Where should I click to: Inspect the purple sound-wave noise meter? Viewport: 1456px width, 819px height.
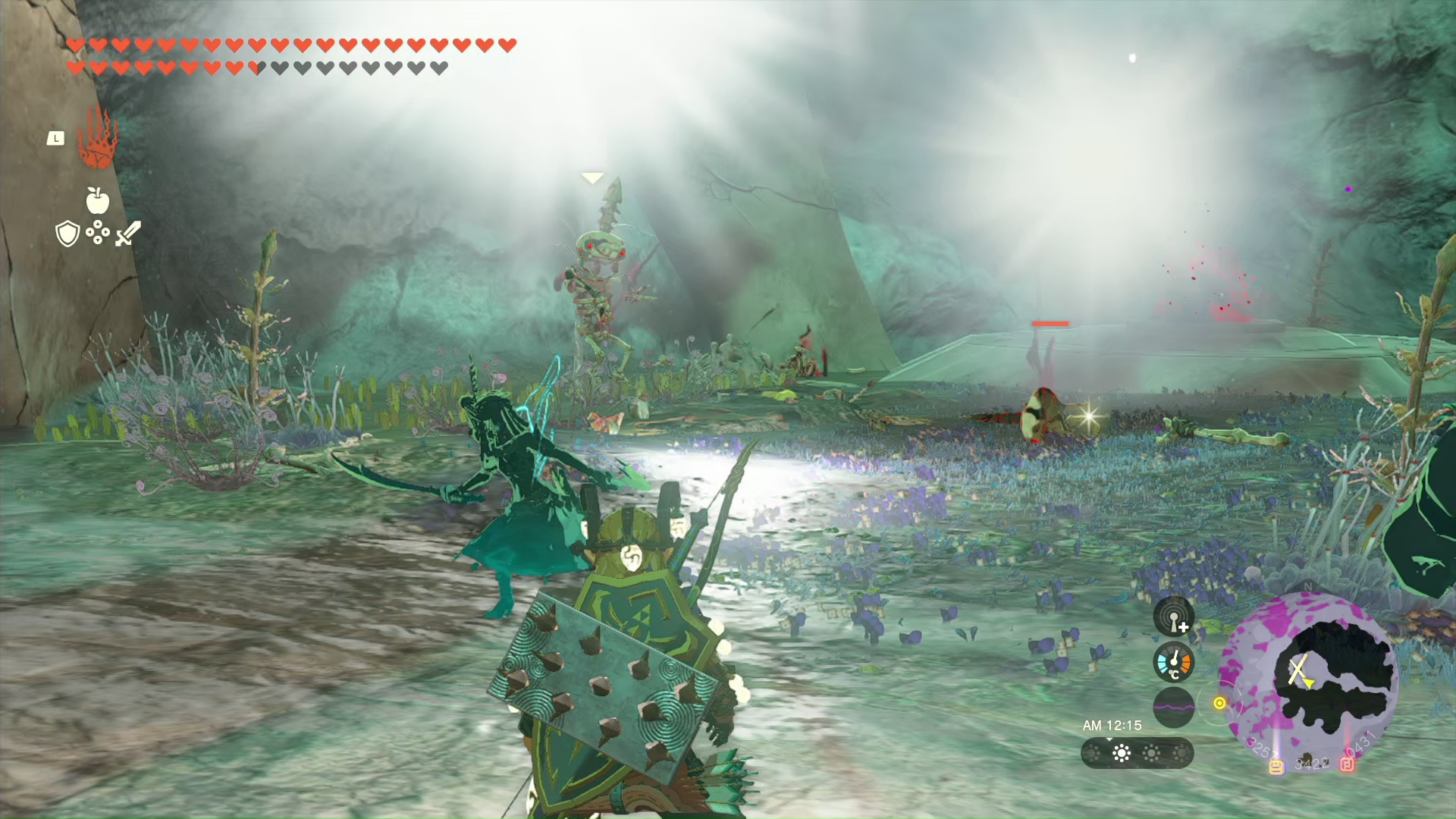1173,707
